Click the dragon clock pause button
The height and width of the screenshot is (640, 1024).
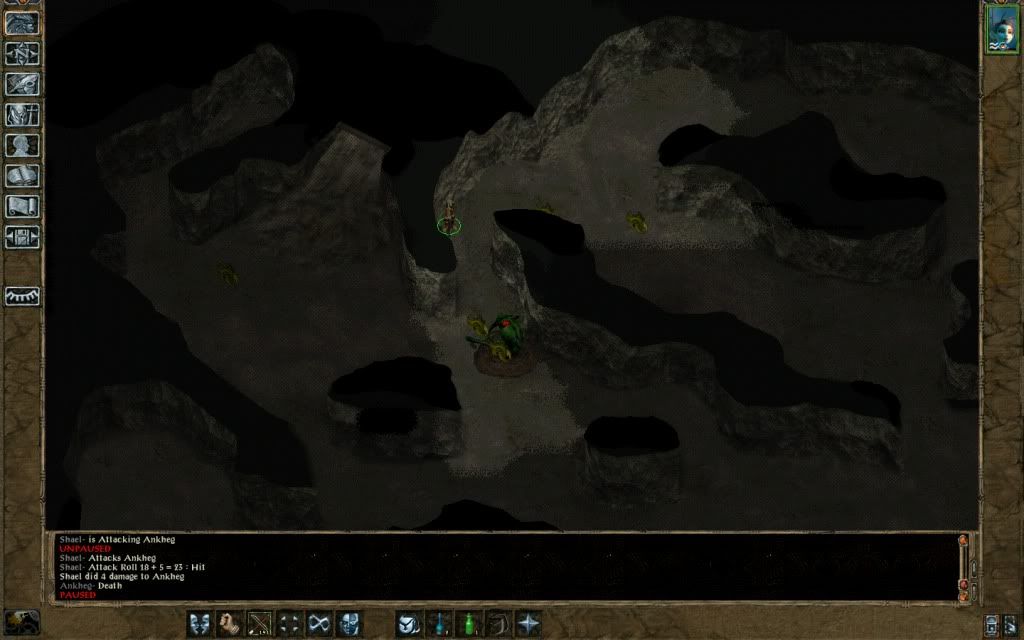(x=21, y=622)
